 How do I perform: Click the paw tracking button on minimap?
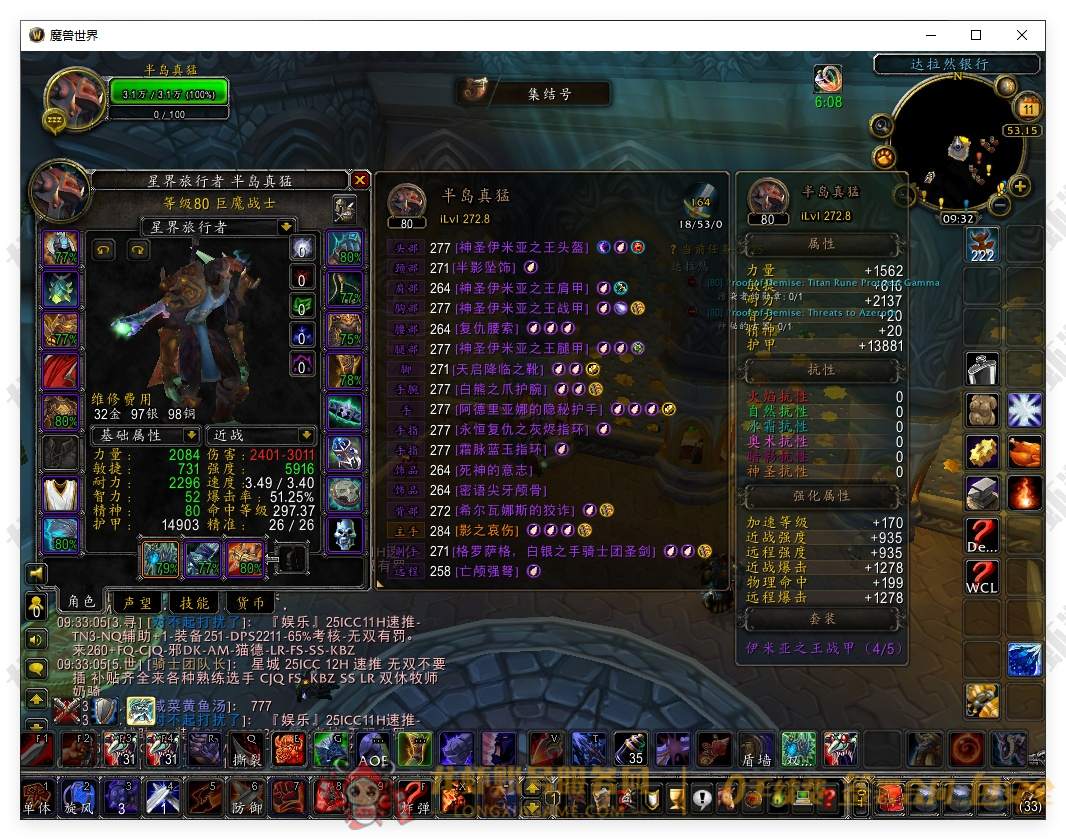pos(884,157)
